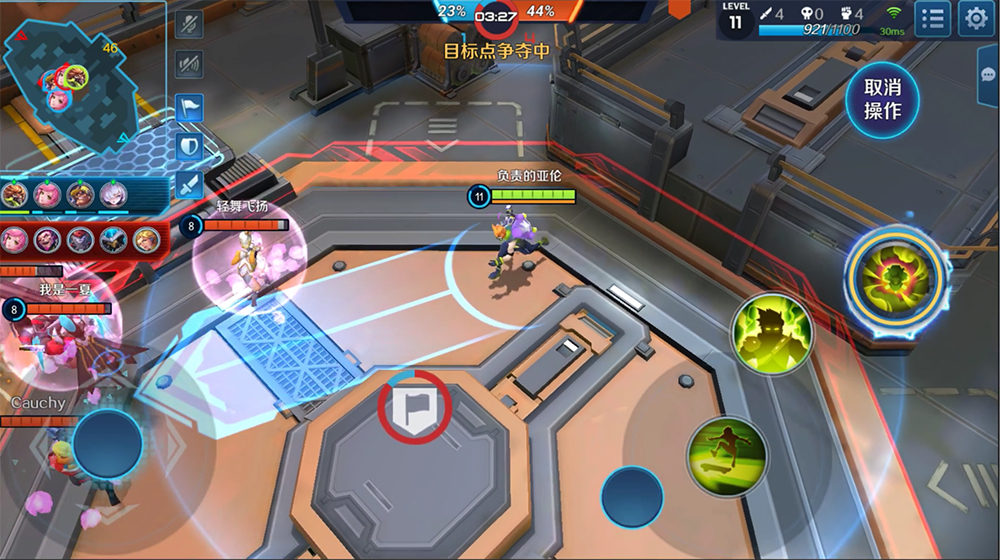Send the sword attack signal
Viewport: 1000px width, 560px height.
[189, 185]
